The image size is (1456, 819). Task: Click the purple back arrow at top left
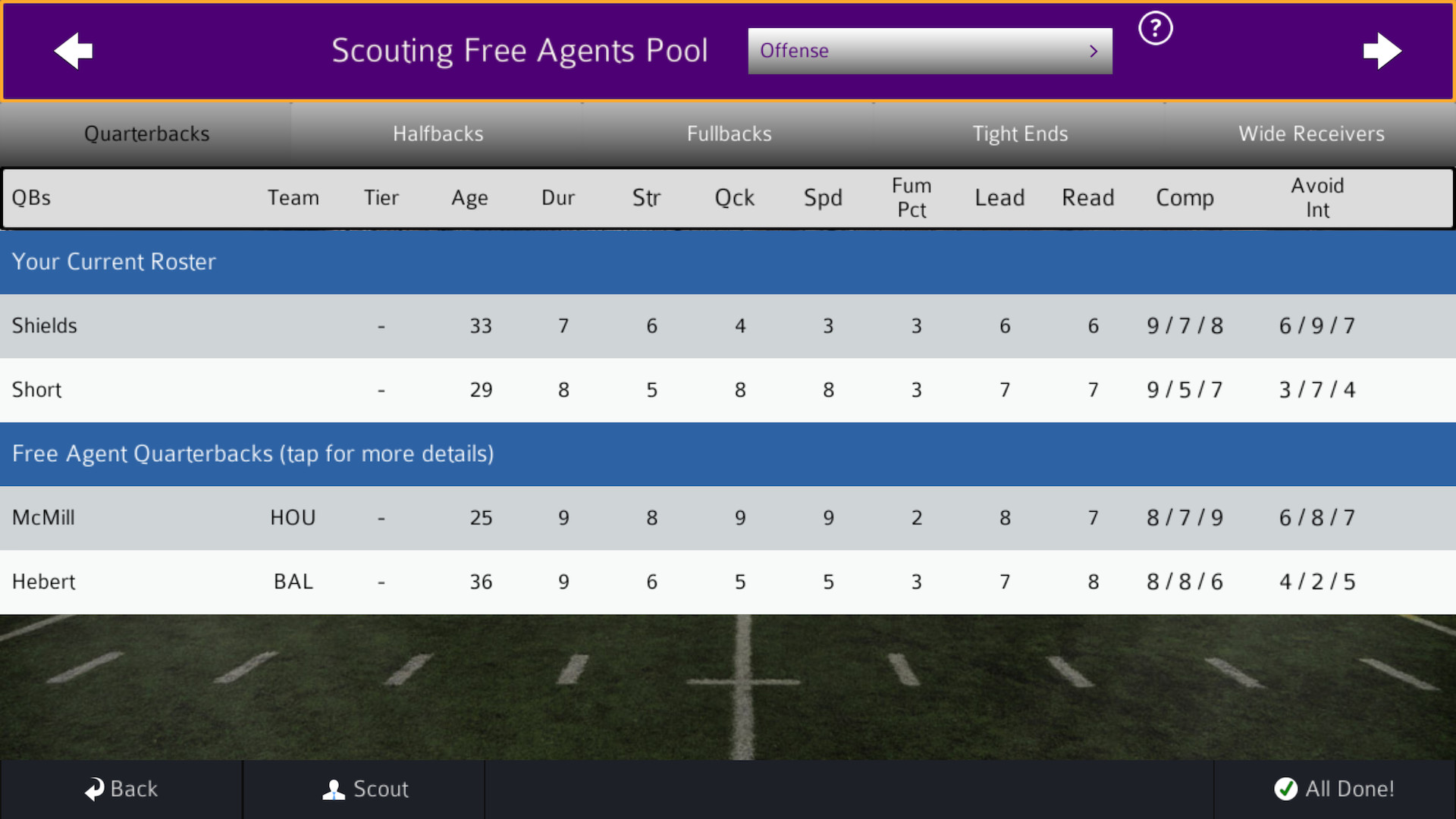(73, 51)
